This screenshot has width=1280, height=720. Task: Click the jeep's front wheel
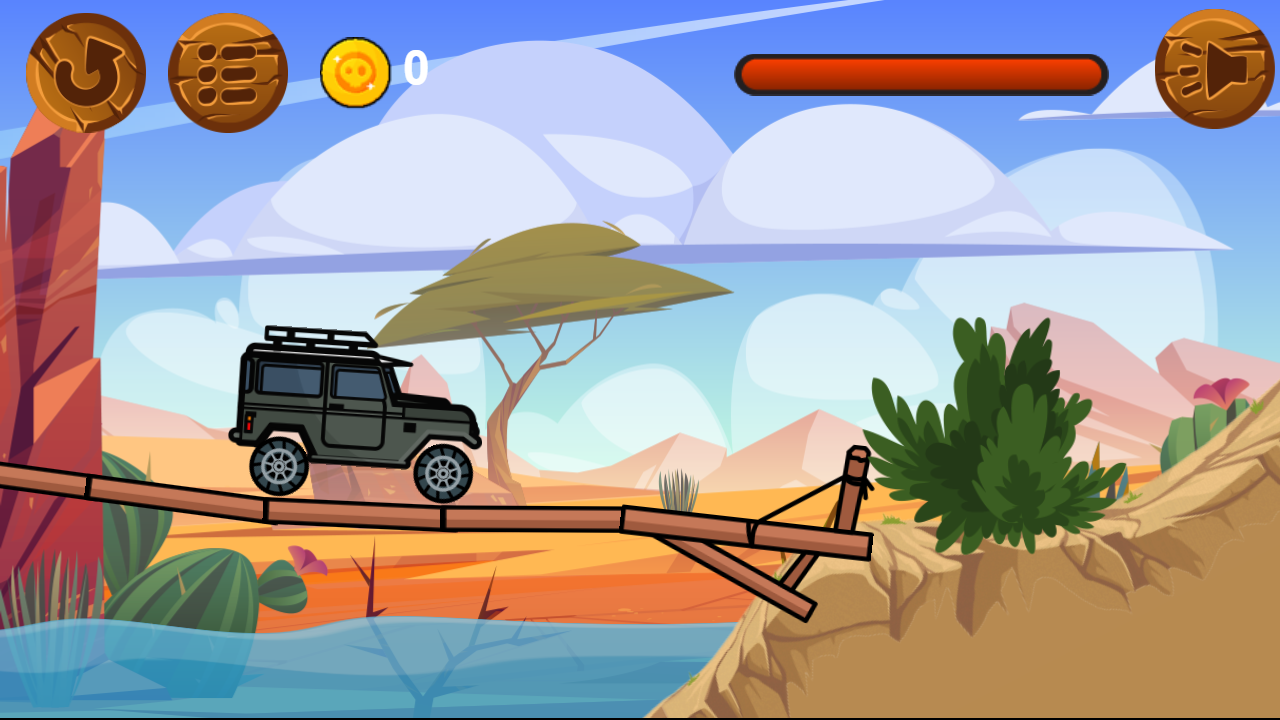click(x=443, y=474)
